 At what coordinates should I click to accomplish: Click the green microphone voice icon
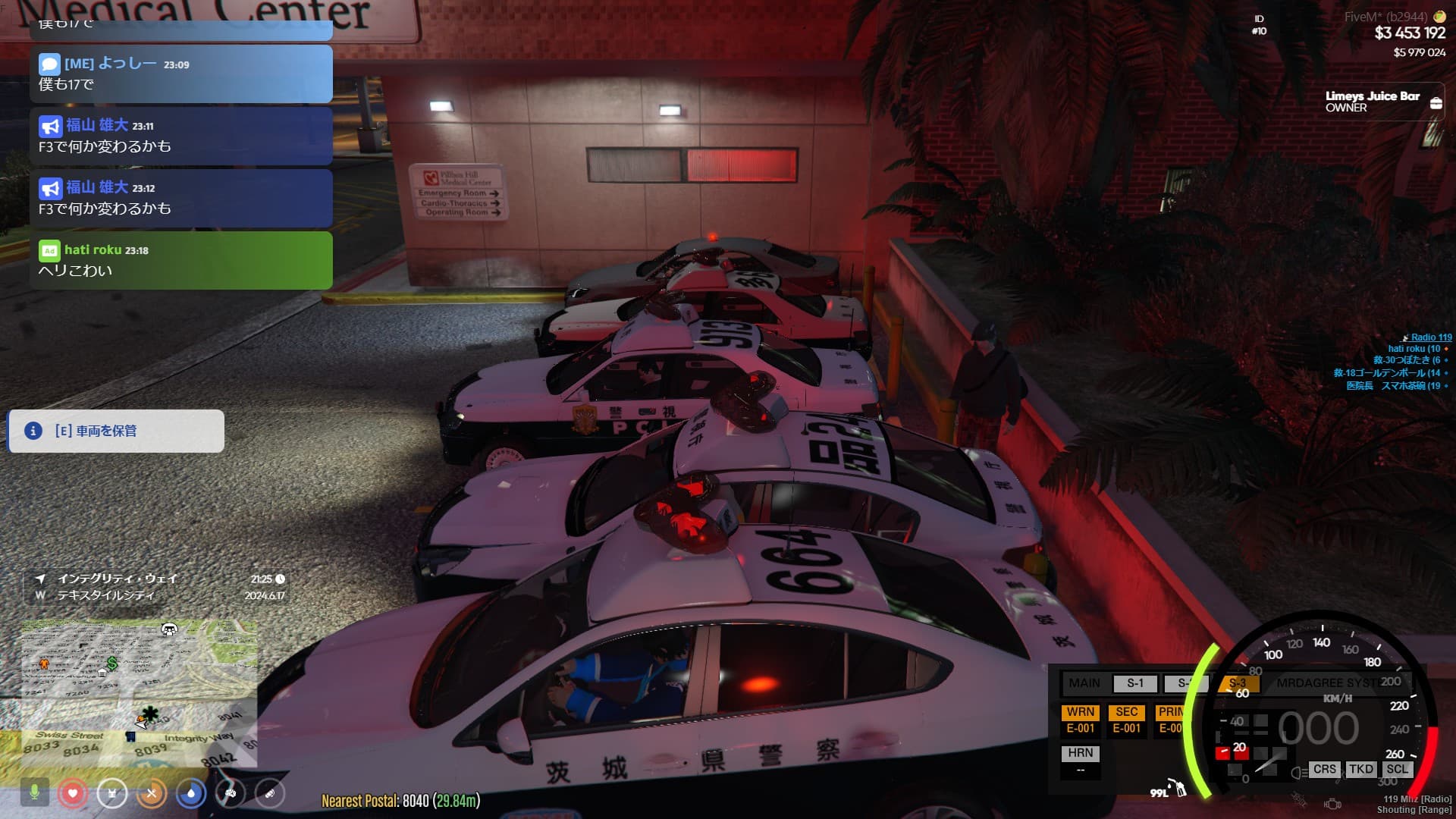coord(34,793)
